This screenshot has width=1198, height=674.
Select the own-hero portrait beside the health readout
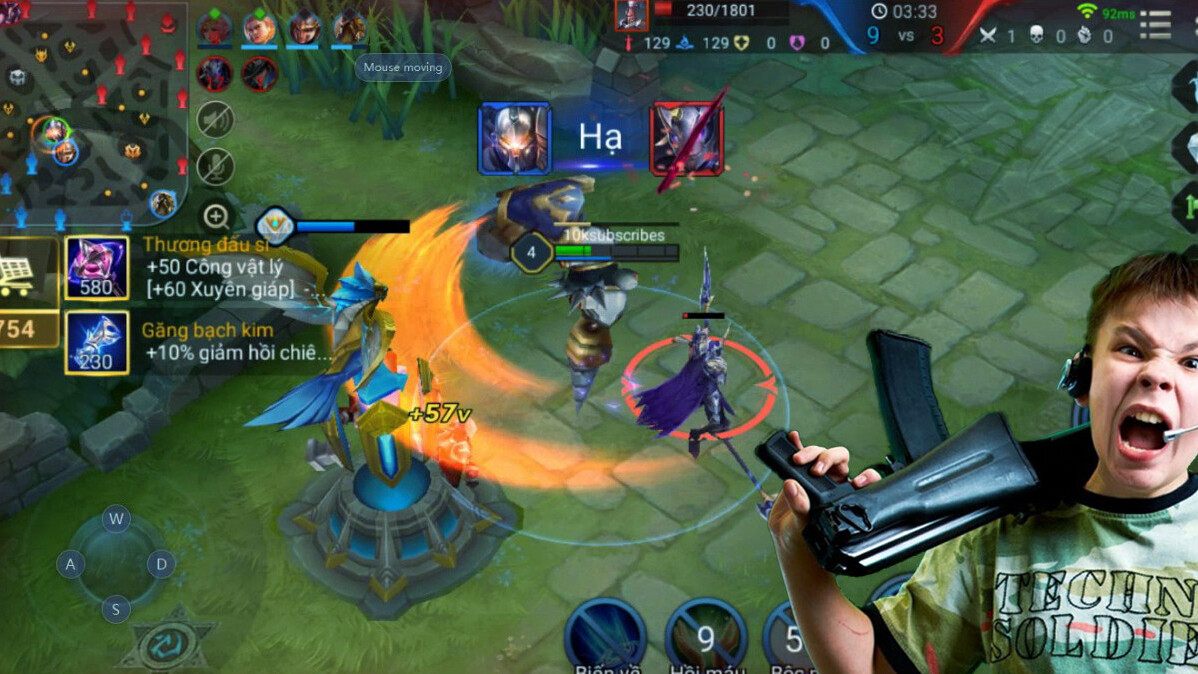click(631, 14)
